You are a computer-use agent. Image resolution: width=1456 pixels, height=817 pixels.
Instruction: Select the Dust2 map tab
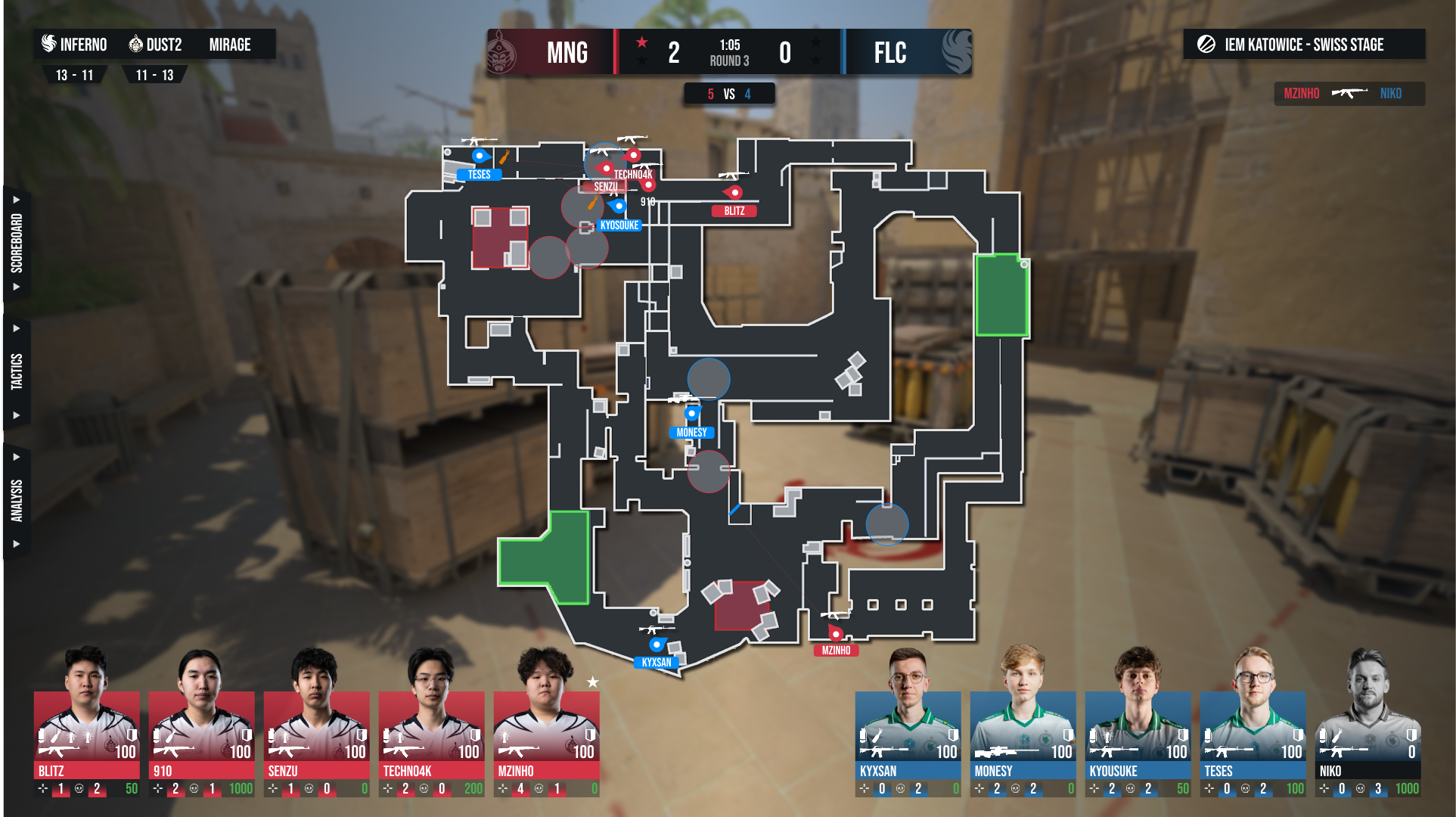[156, 45]
